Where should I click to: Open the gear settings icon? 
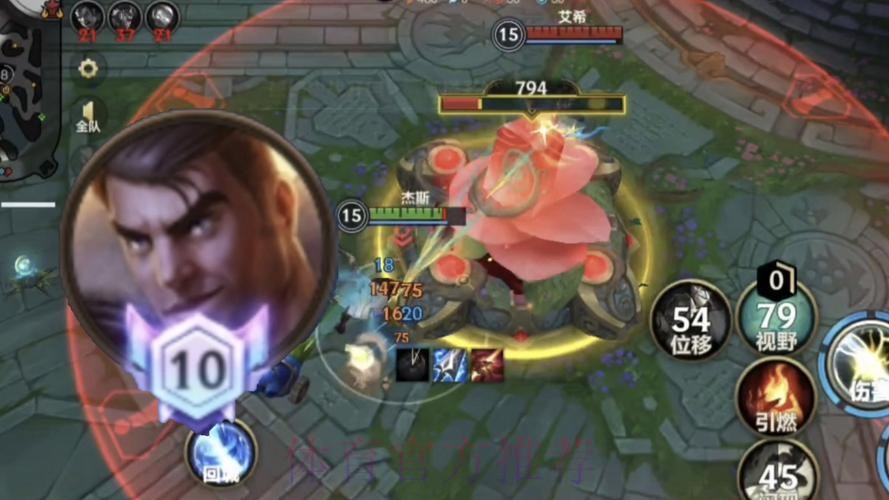click(88, 69)
